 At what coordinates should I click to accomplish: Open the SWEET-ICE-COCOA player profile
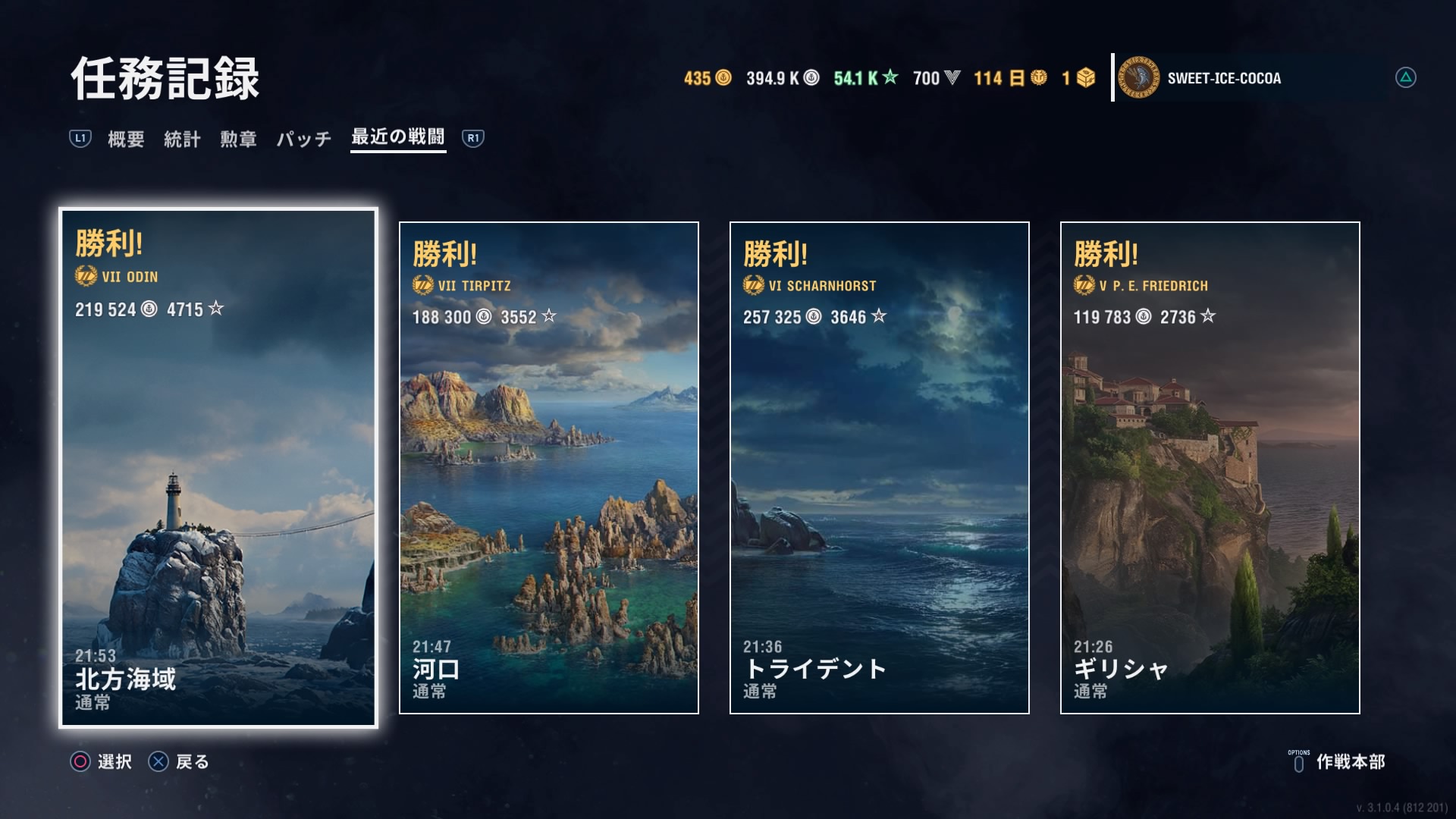pos(1223,78)
